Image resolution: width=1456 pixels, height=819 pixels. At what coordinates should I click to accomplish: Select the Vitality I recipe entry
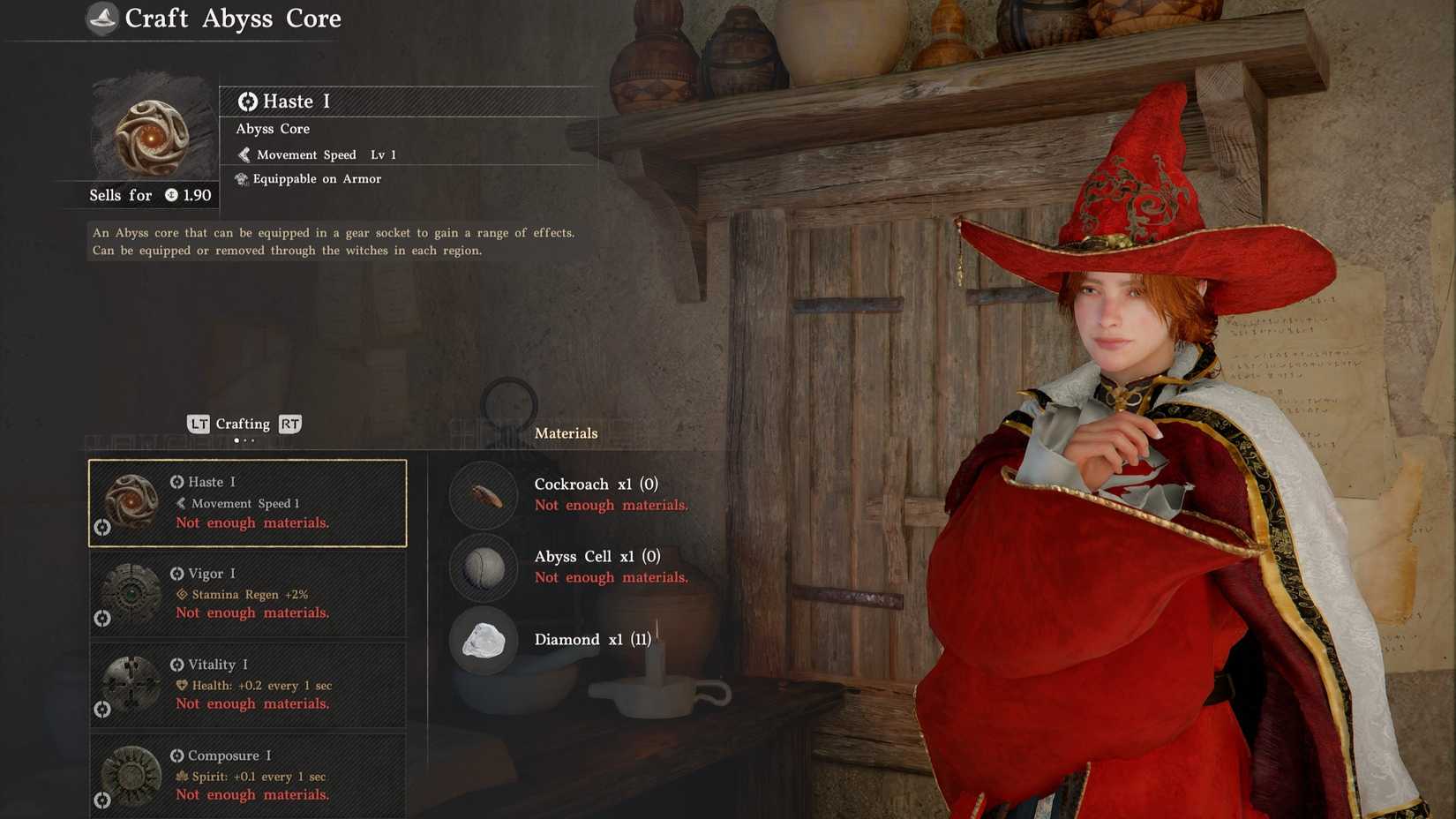pyautogui.click(x=247, y=684)
